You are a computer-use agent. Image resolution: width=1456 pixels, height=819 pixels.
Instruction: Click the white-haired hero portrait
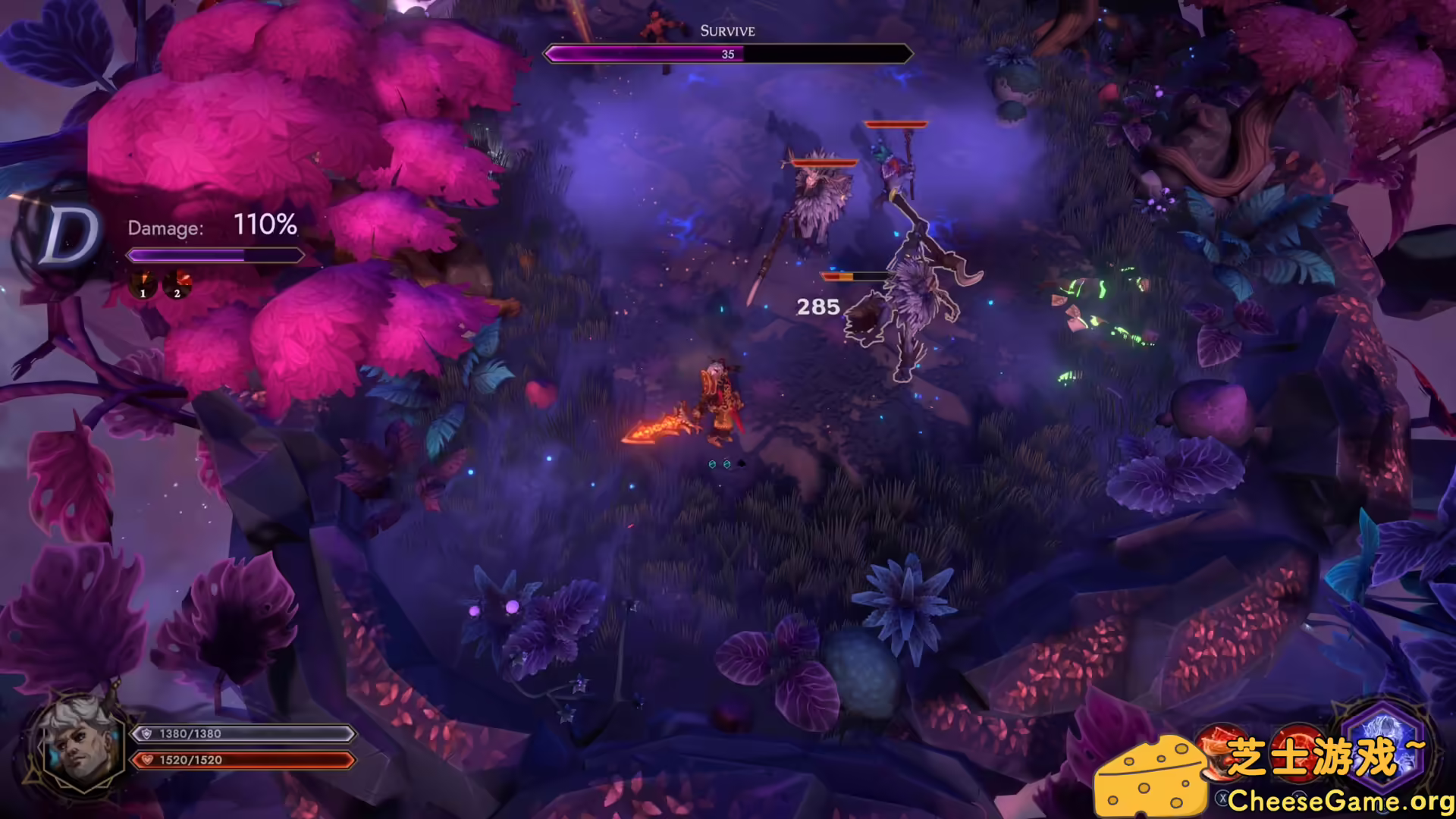tap(80, 745)
